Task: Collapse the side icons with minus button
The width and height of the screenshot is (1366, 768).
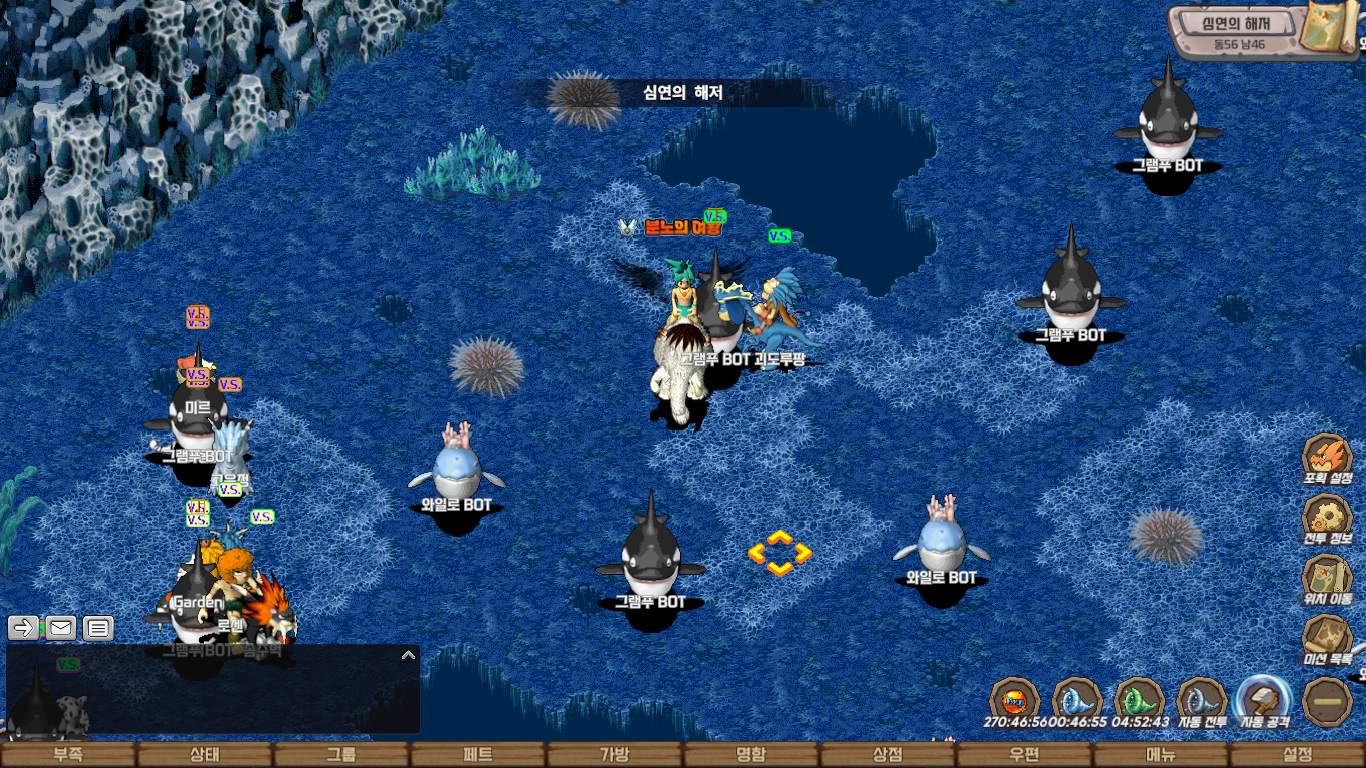Action: 1328,701
